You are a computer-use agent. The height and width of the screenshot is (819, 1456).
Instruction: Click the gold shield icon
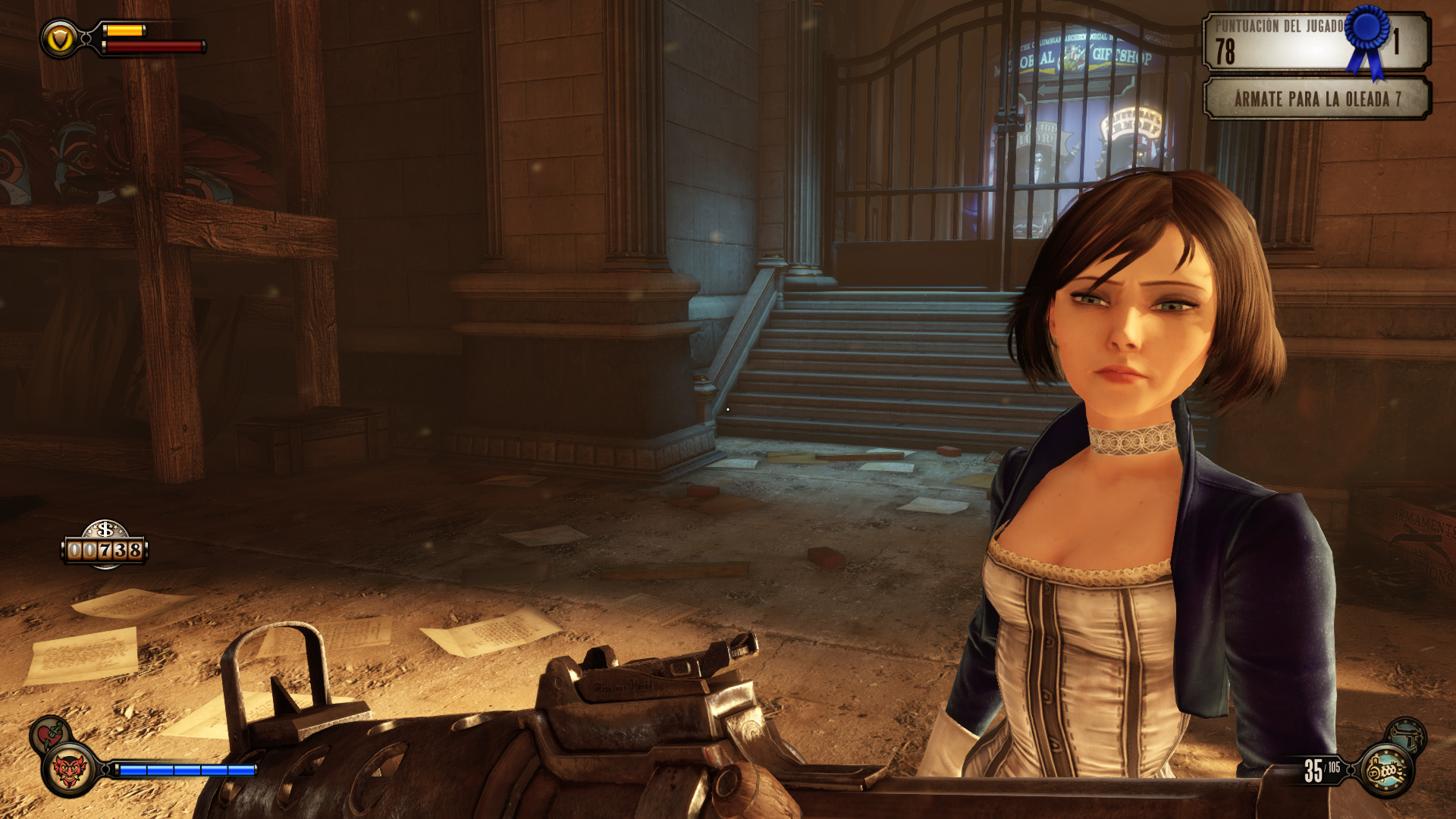60,39
